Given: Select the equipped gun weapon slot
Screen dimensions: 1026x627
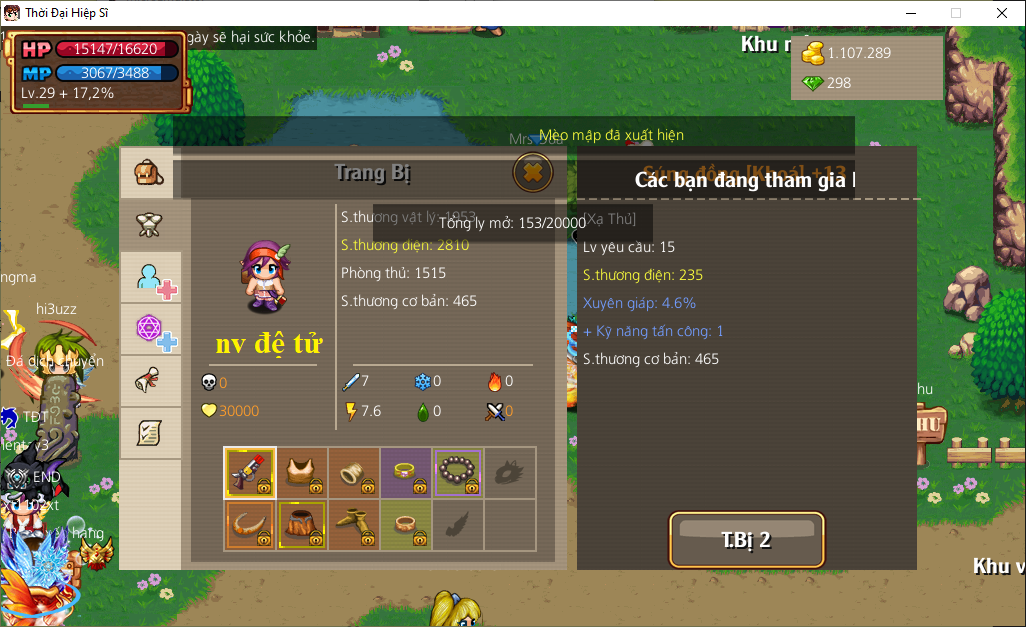Looking at the screenshot, I should point(249,472).
